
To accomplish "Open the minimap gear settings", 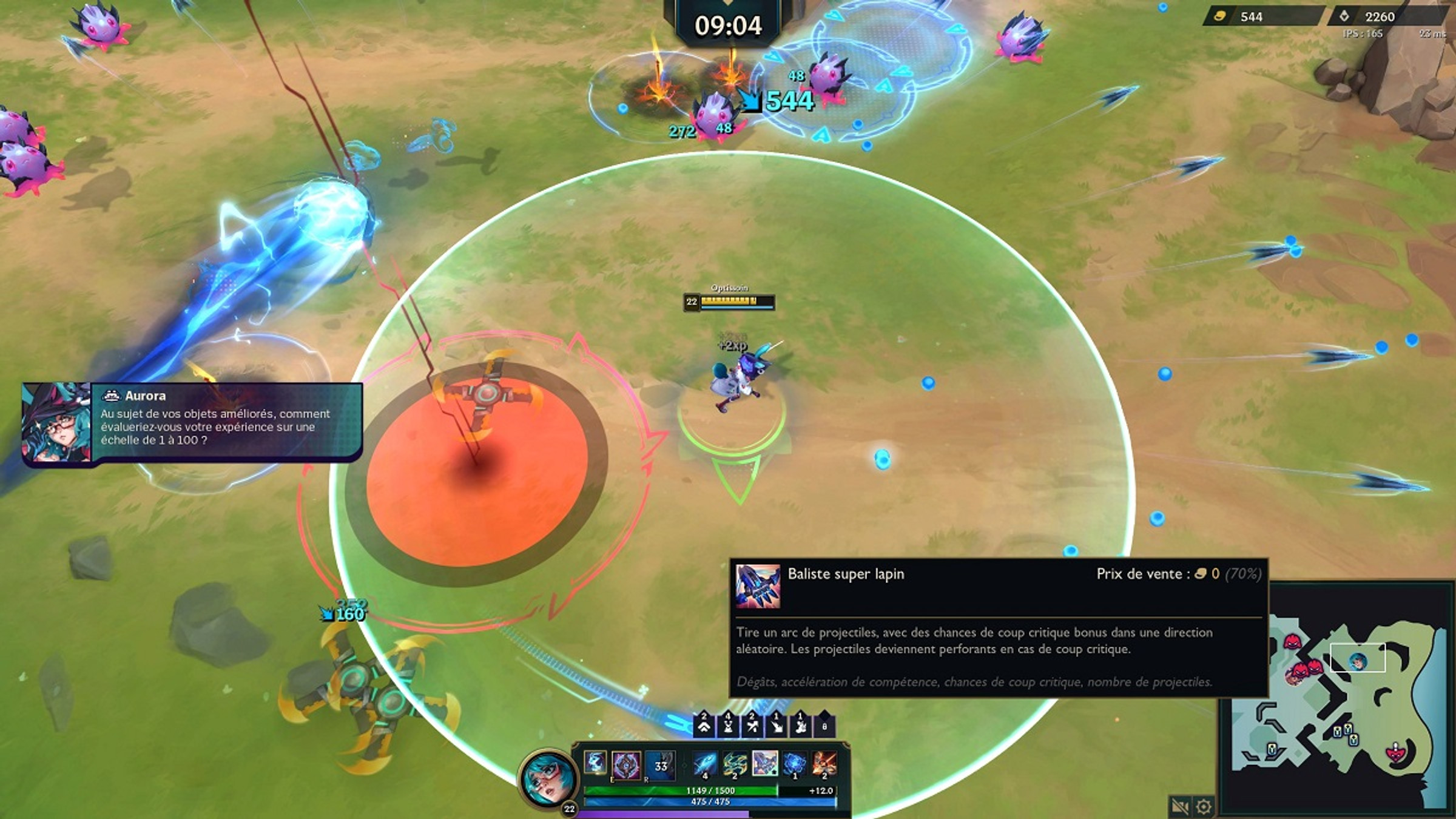I will pos(1204,806).
